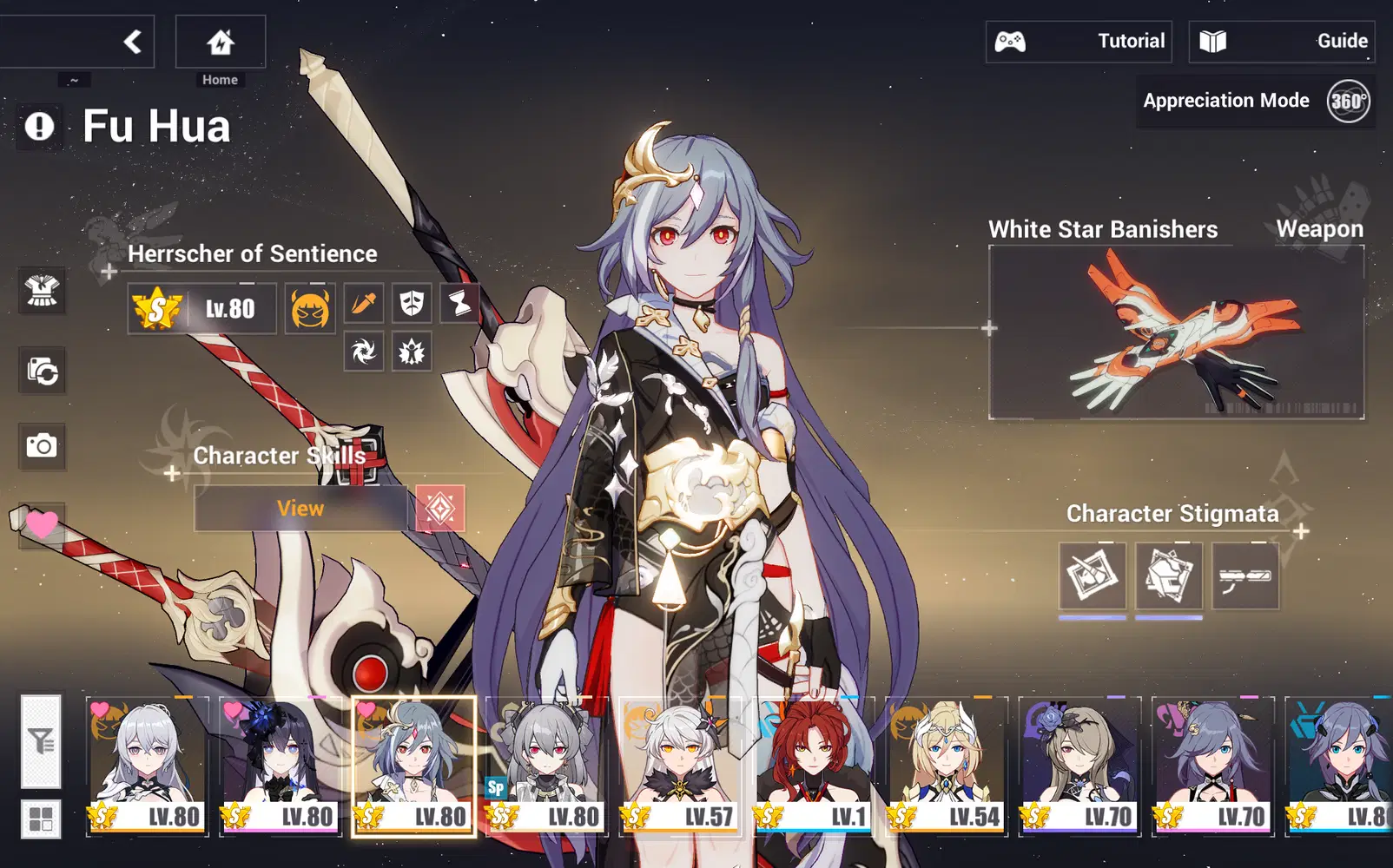Viewport: 1393px width, 868px height.
Task: Click the spinning shuriken skill icon
Action: (363, 353)
